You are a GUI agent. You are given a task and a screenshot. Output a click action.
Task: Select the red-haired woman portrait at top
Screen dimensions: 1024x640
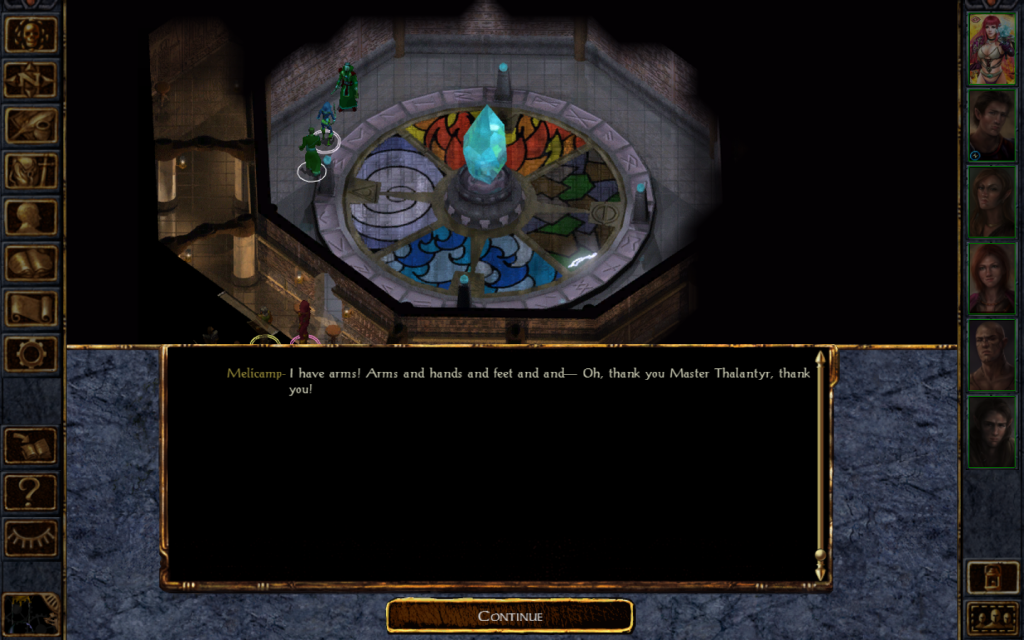pyautogui.click(x=991, y=49)
